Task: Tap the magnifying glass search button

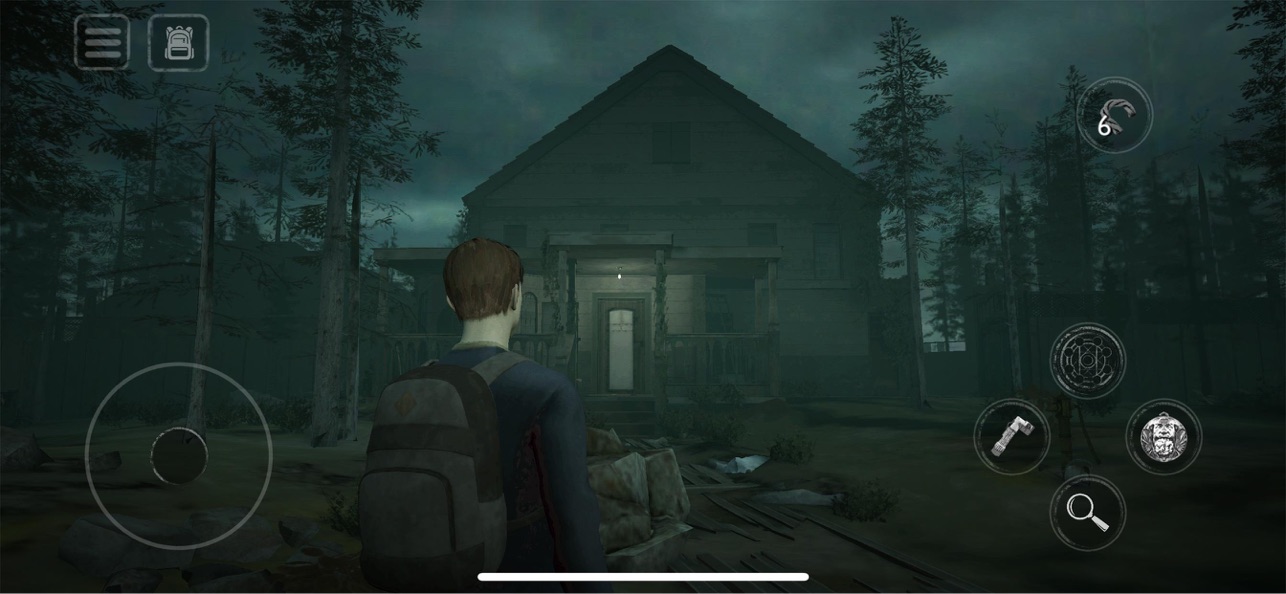Action: (1087, 512)
